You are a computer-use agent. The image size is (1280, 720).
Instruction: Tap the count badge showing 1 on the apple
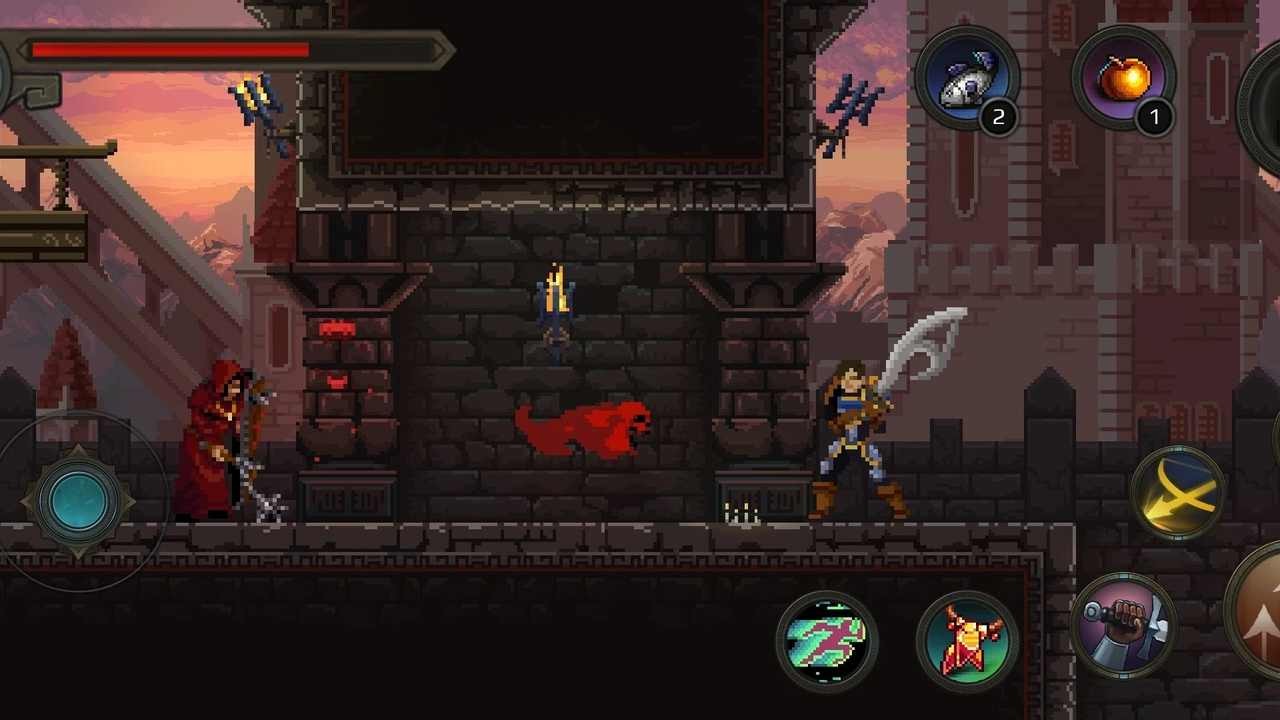[1155, 117]
